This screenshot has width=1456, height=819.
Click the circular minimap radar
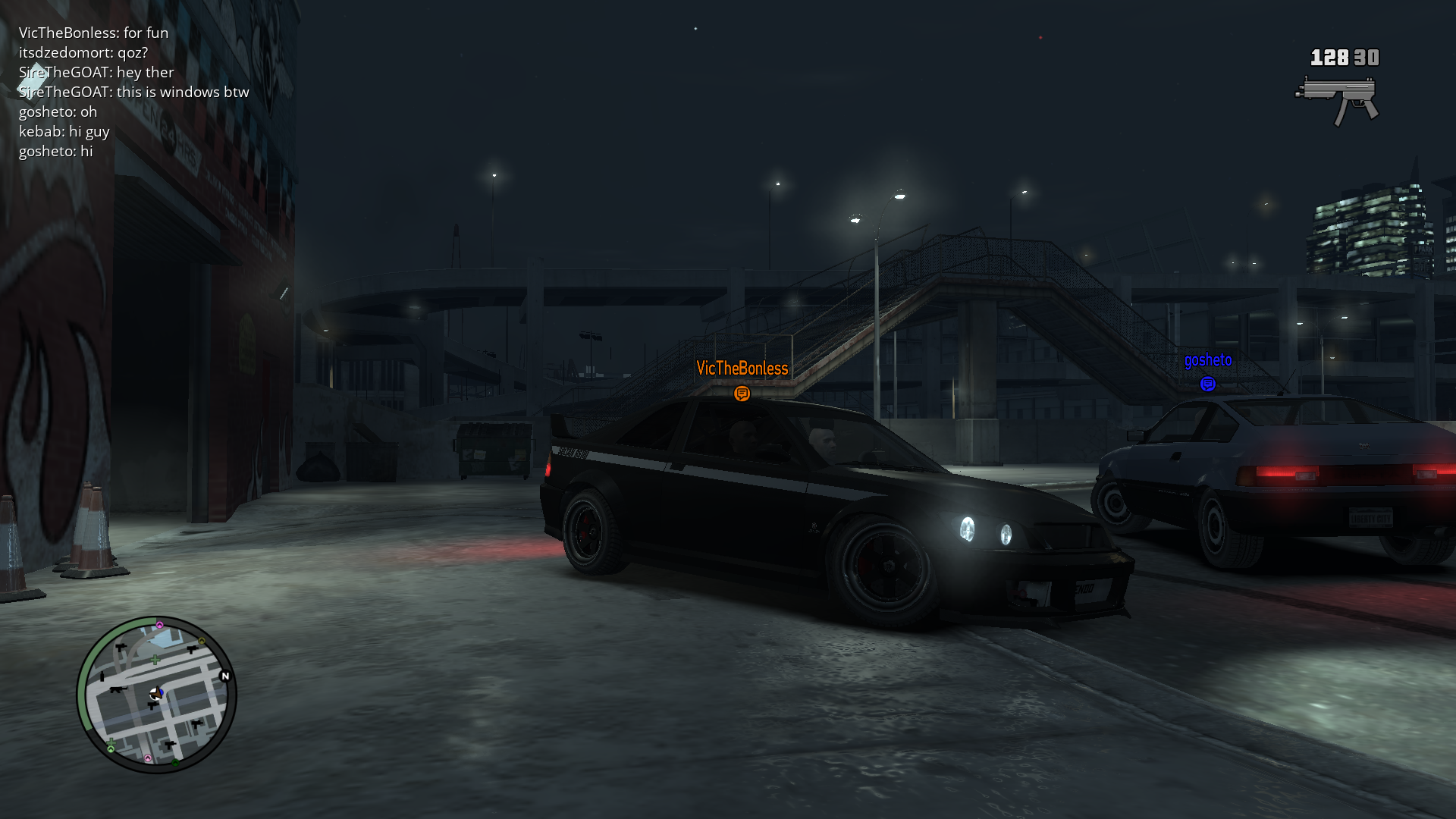[157, 695]
